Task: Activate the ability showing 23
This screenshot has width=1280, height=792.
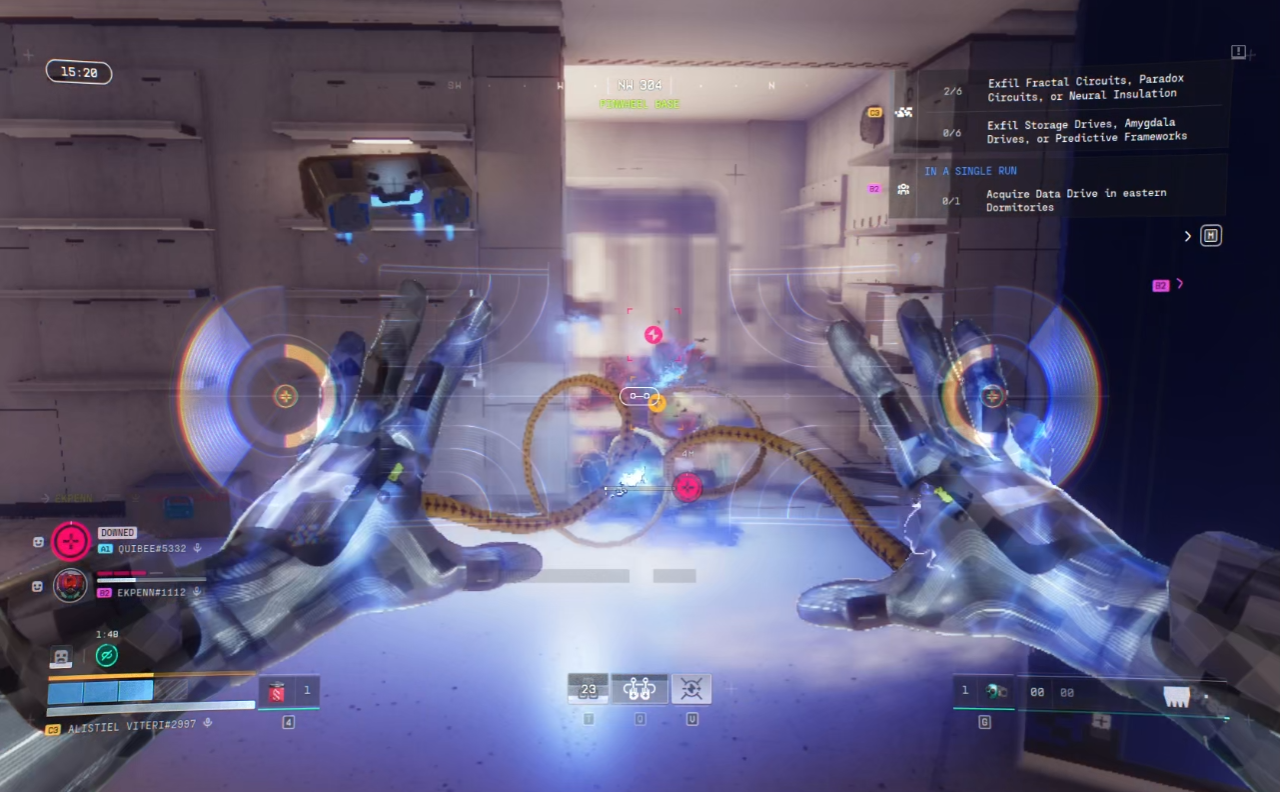Action: pyautogui.click(x=588, y=689)
